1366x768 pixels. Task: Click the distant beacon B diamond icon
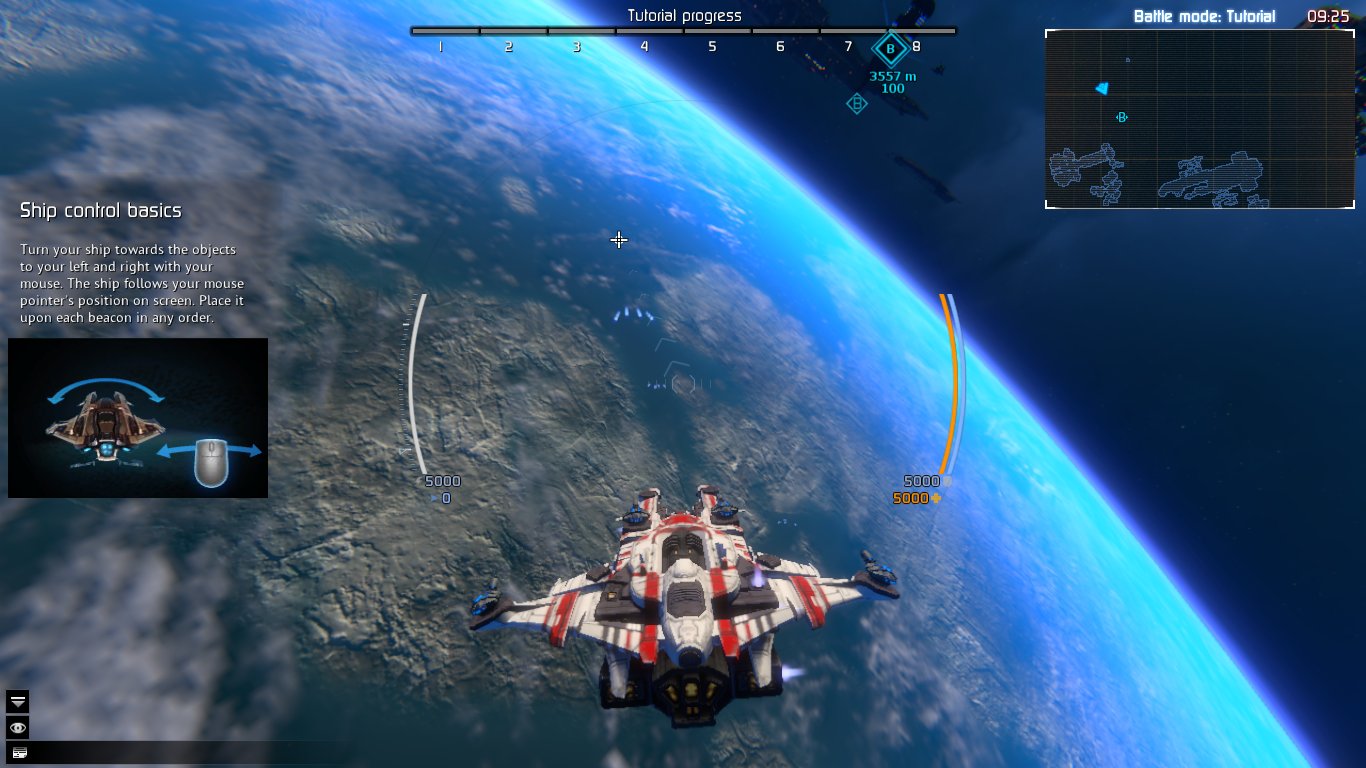[856, 103]
